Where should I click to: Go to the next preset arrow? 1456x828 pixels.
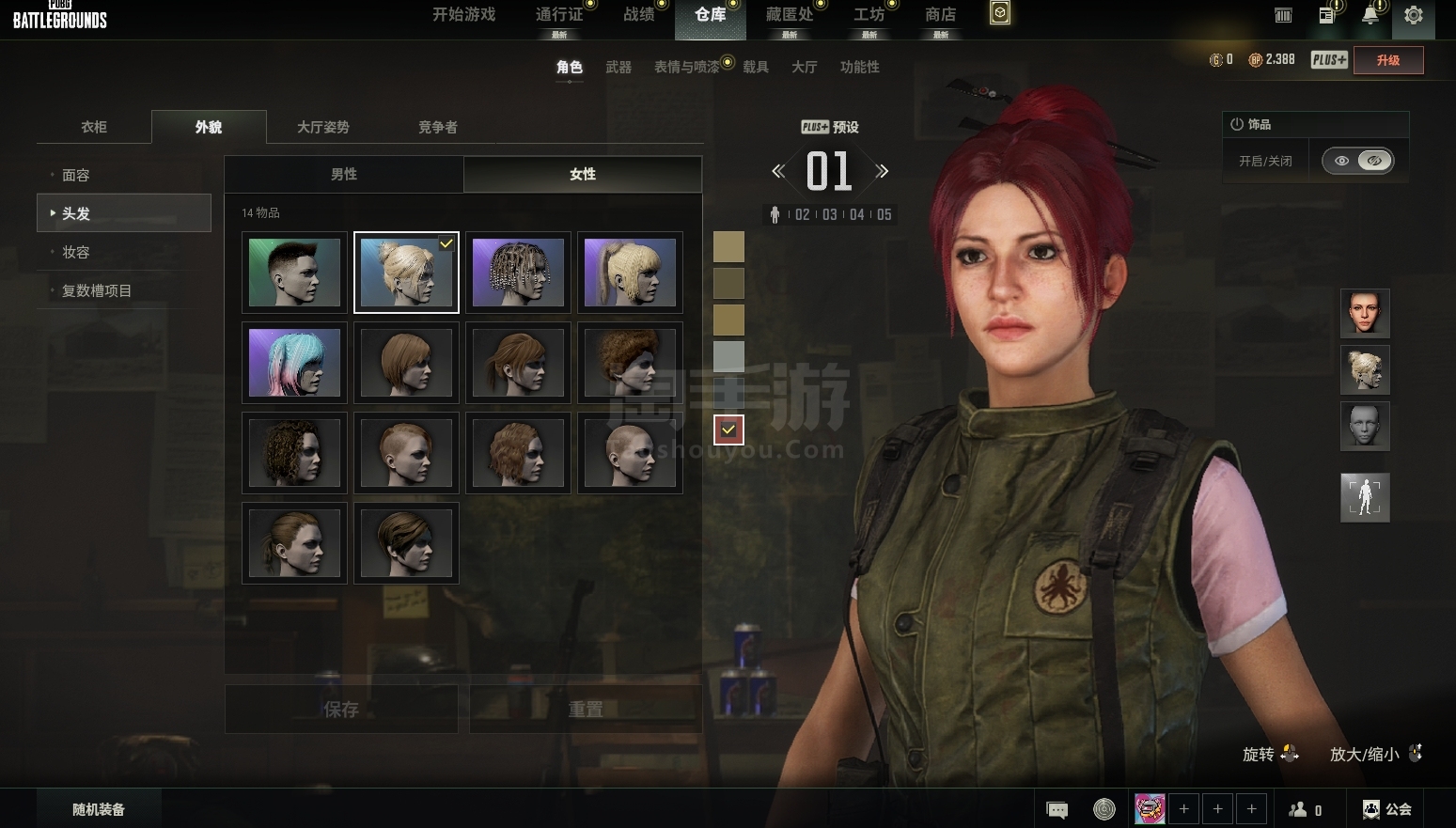click(882, 171)
